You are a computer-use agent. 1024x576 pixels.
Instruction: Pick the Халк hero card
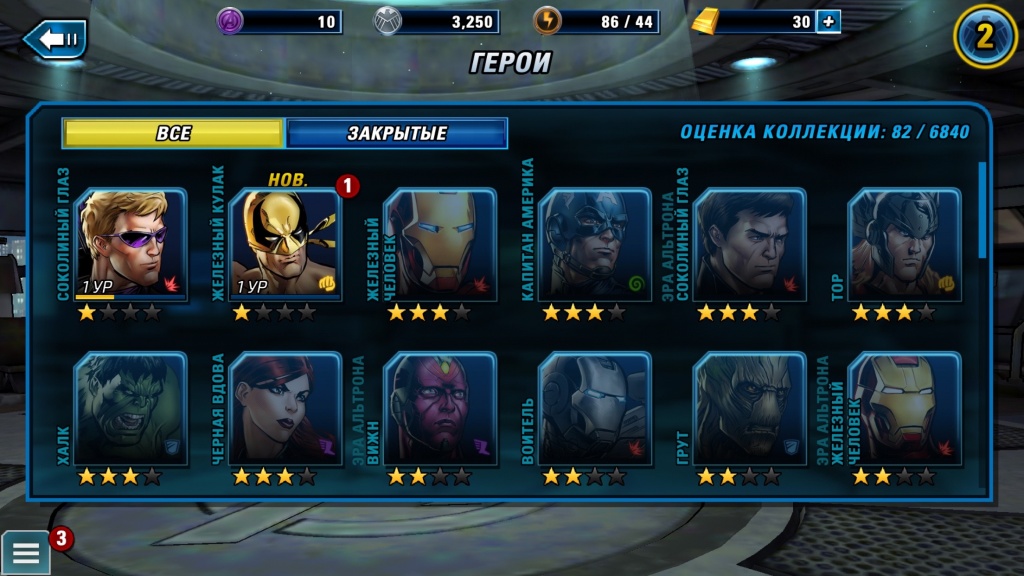pos(130,408)
